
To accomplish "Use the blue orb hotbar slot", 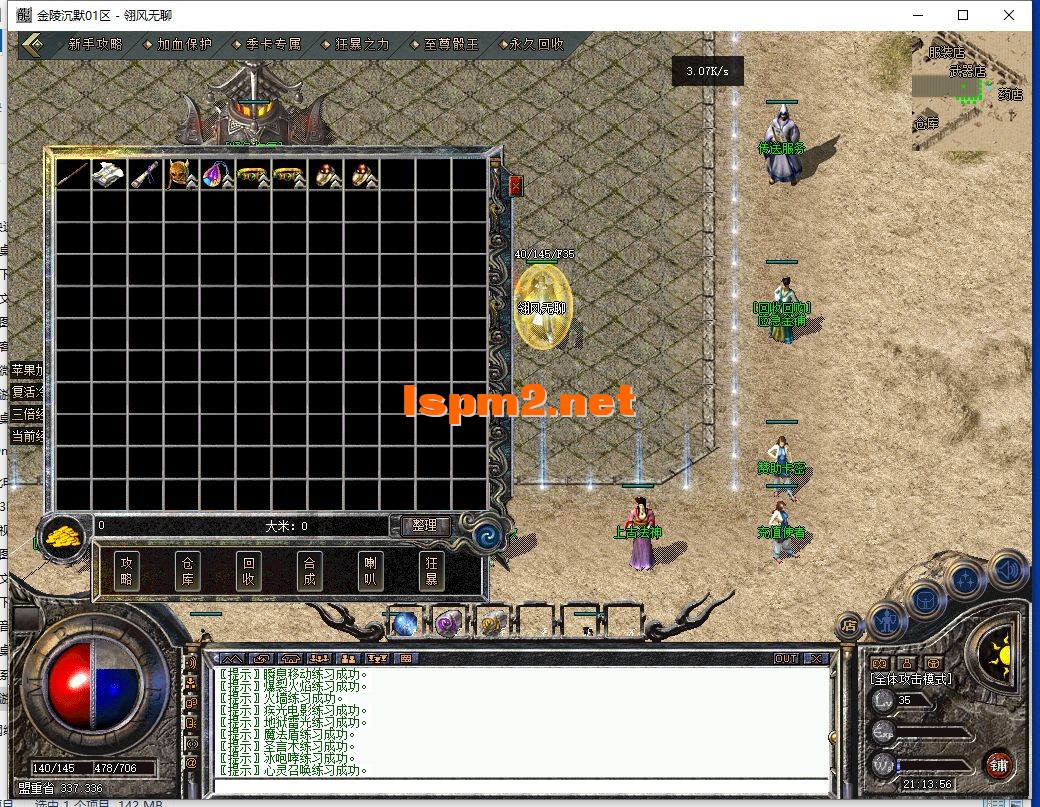I will 405,623.
